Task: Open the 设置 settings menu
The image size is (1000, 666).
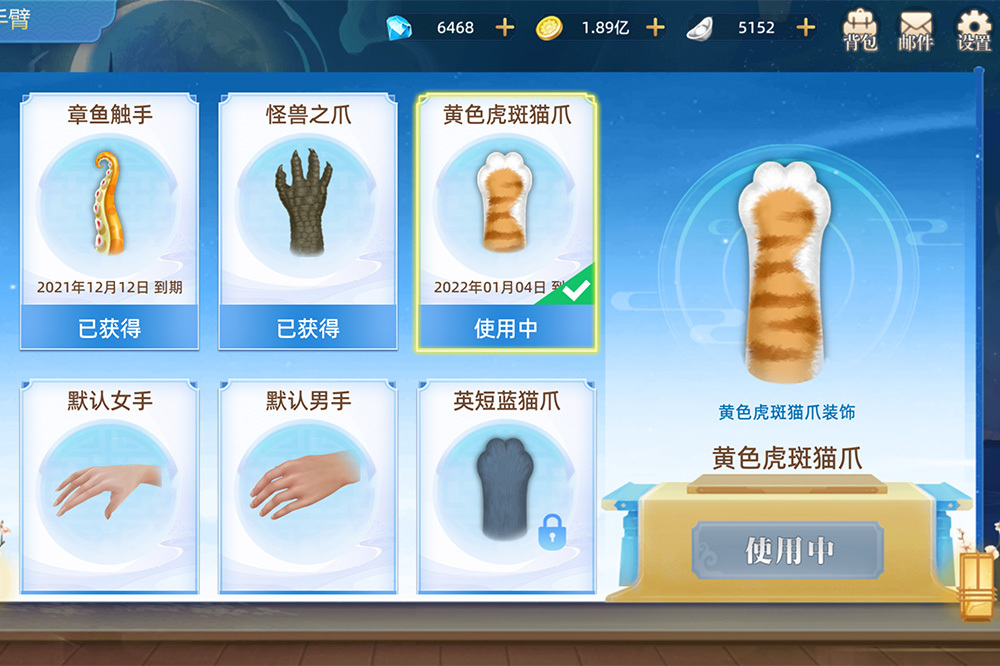Action: pyautogui.click(x=974, y=30)
